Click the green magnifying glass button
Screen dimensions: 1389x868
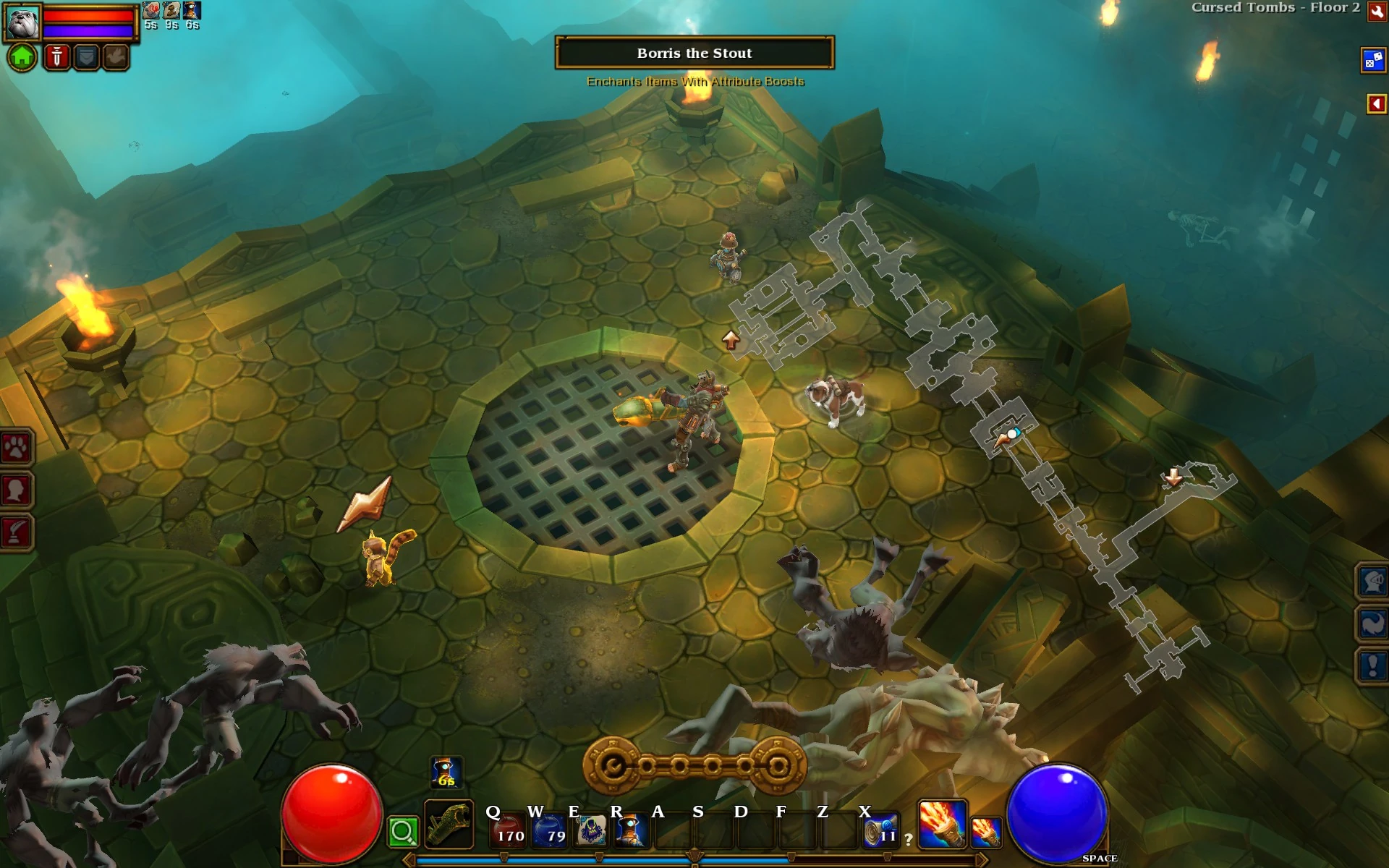point(403,831)
